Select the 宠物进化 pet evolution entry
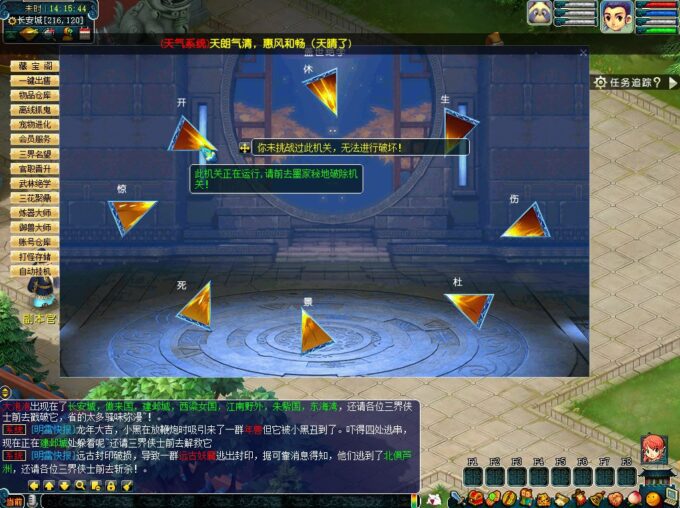 [x=34, y=124]
